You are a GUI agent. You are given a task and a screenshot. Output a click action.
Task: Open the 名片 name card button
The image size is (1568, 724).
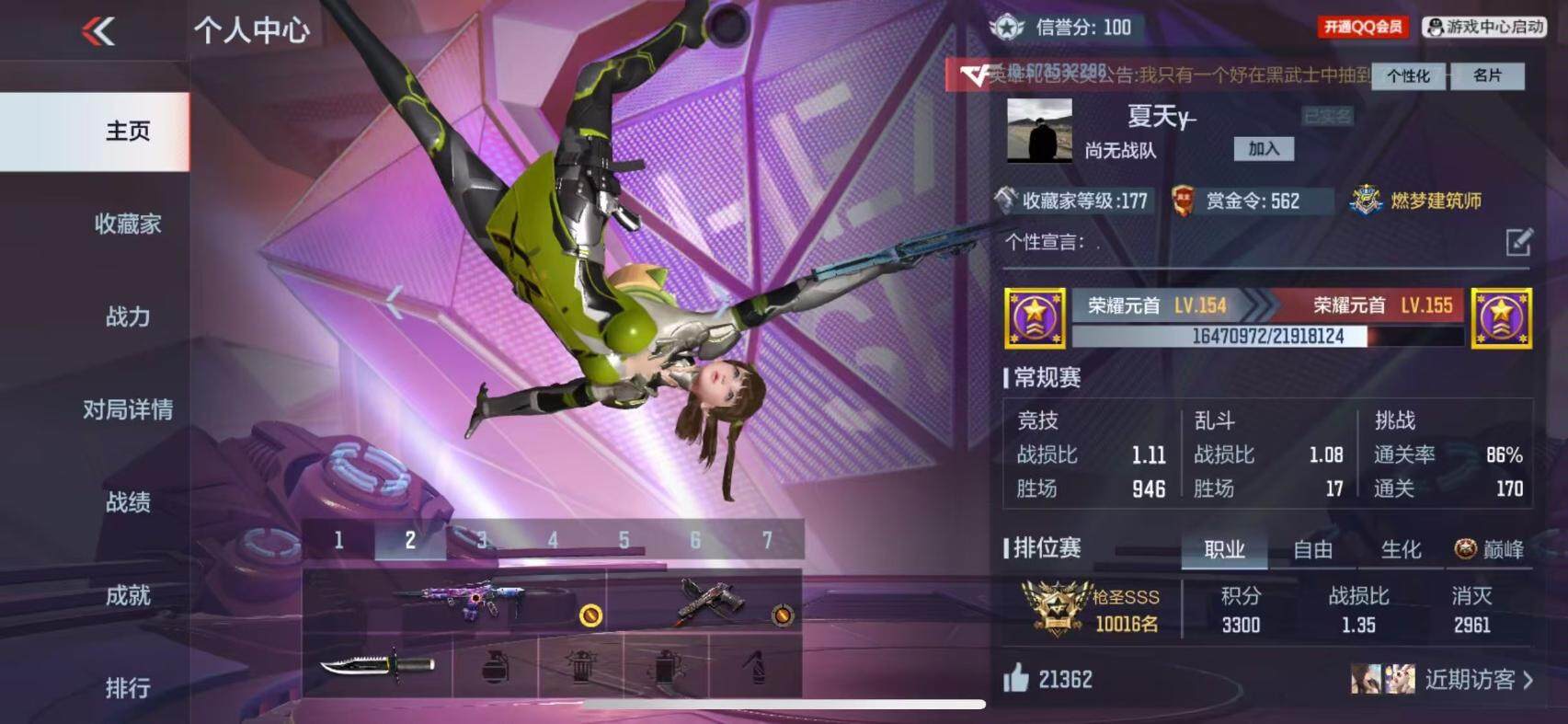point(1487,75)
